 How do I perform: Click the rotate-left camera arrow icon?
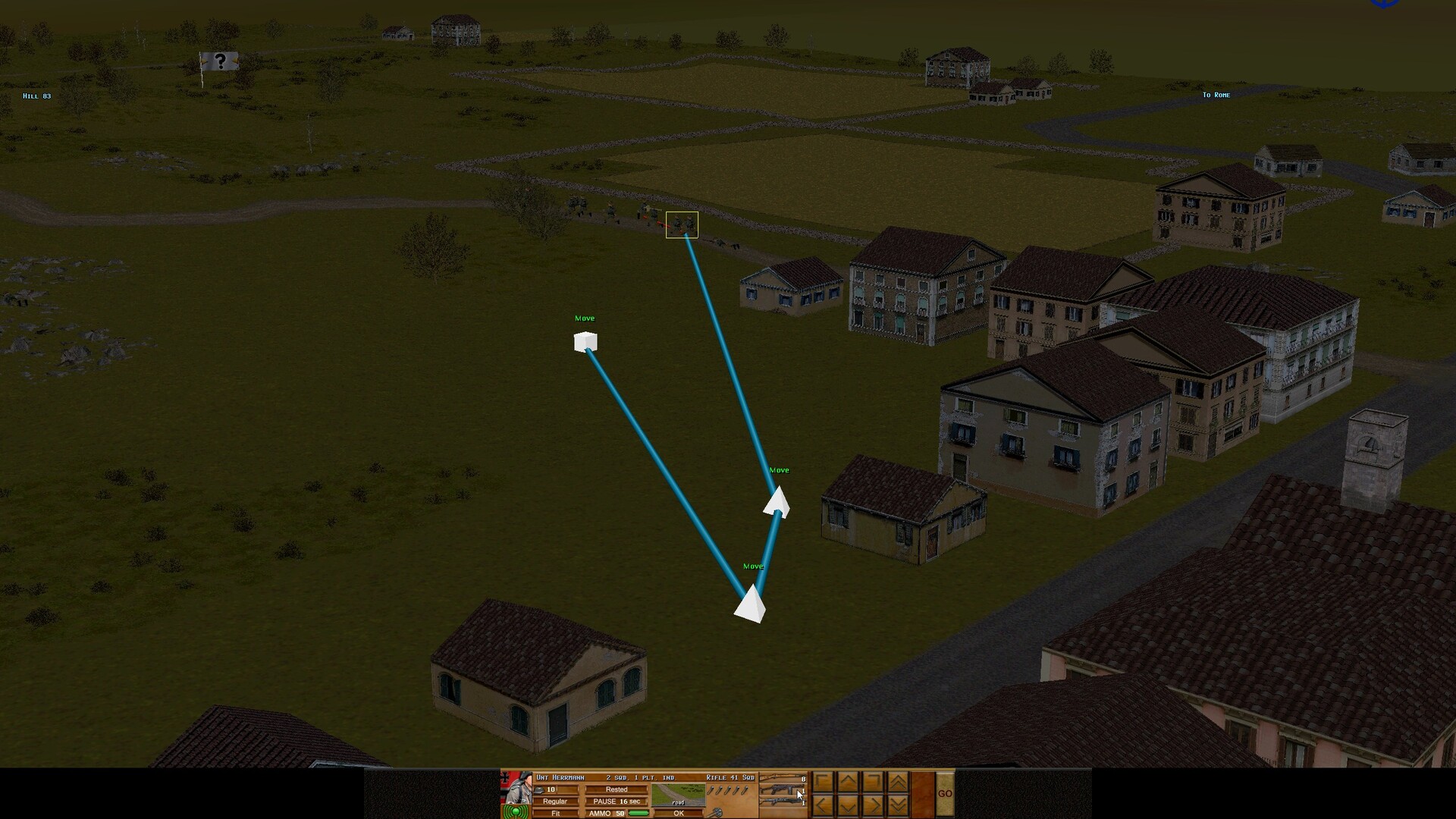(x=823, y=783)
